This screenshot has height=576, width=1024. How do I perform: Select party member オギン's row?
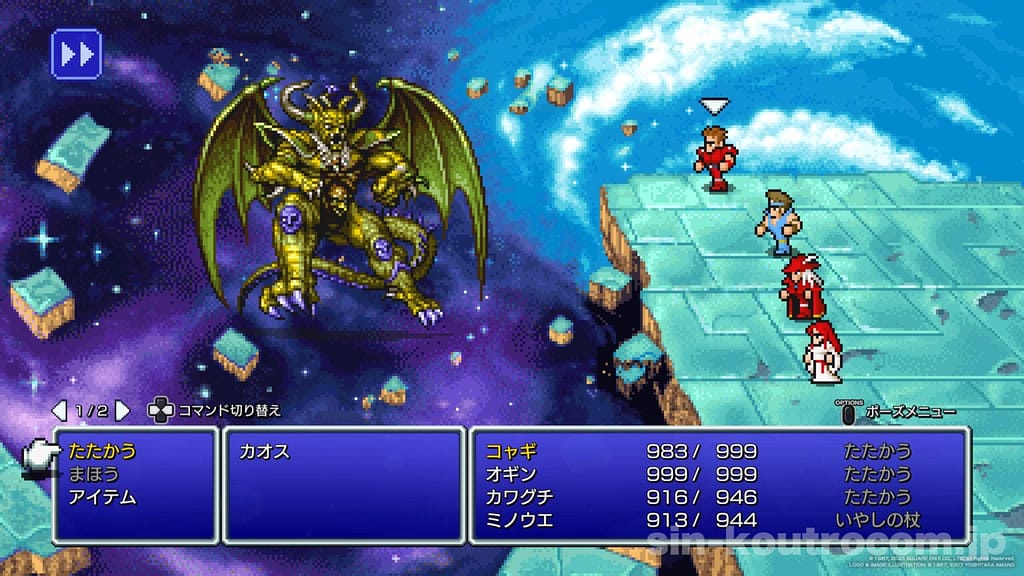pyautogui.click(x=718, y=474)
